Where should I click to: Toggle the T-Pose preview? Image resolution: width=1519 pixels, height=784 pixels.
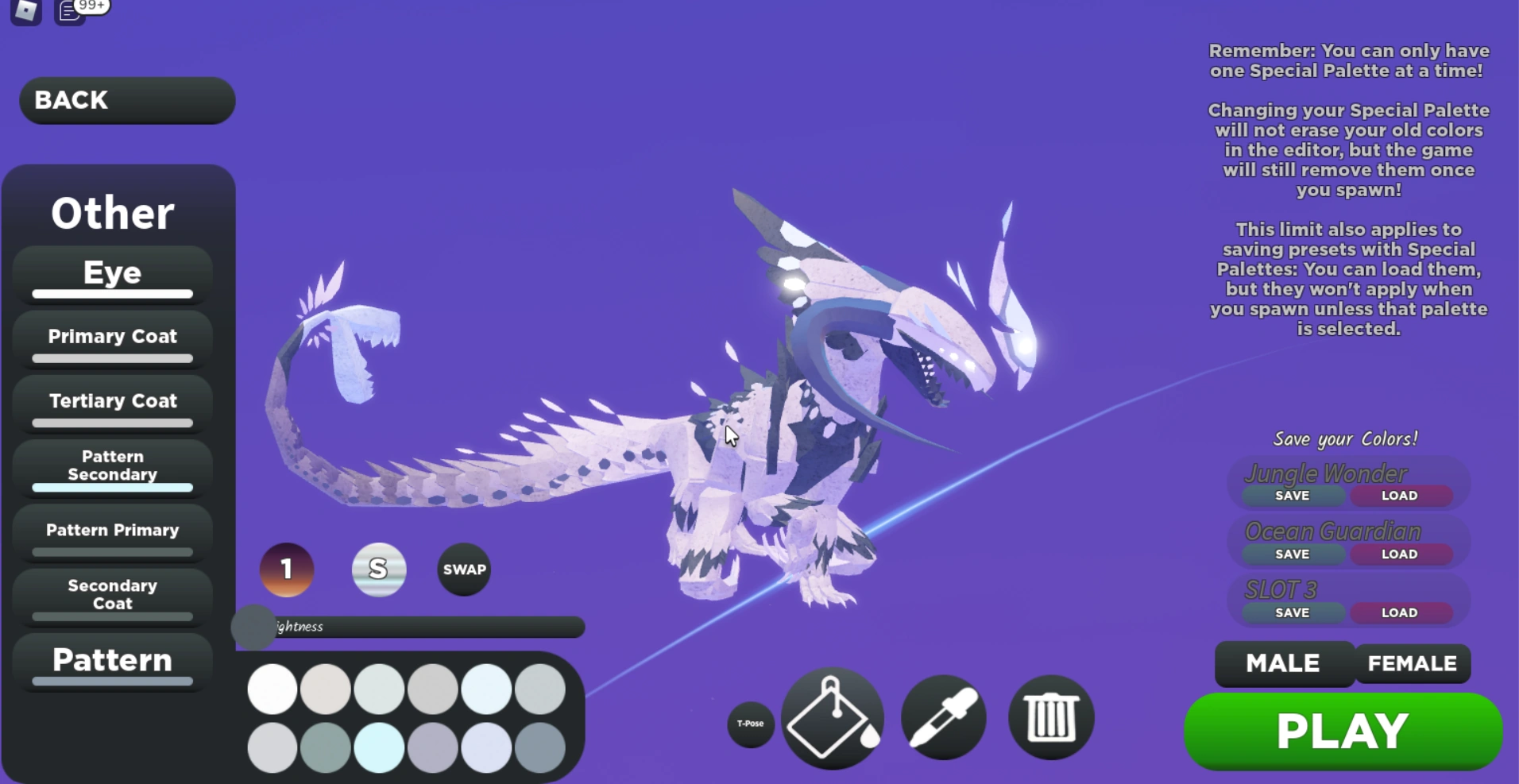(x=750, y=724)
